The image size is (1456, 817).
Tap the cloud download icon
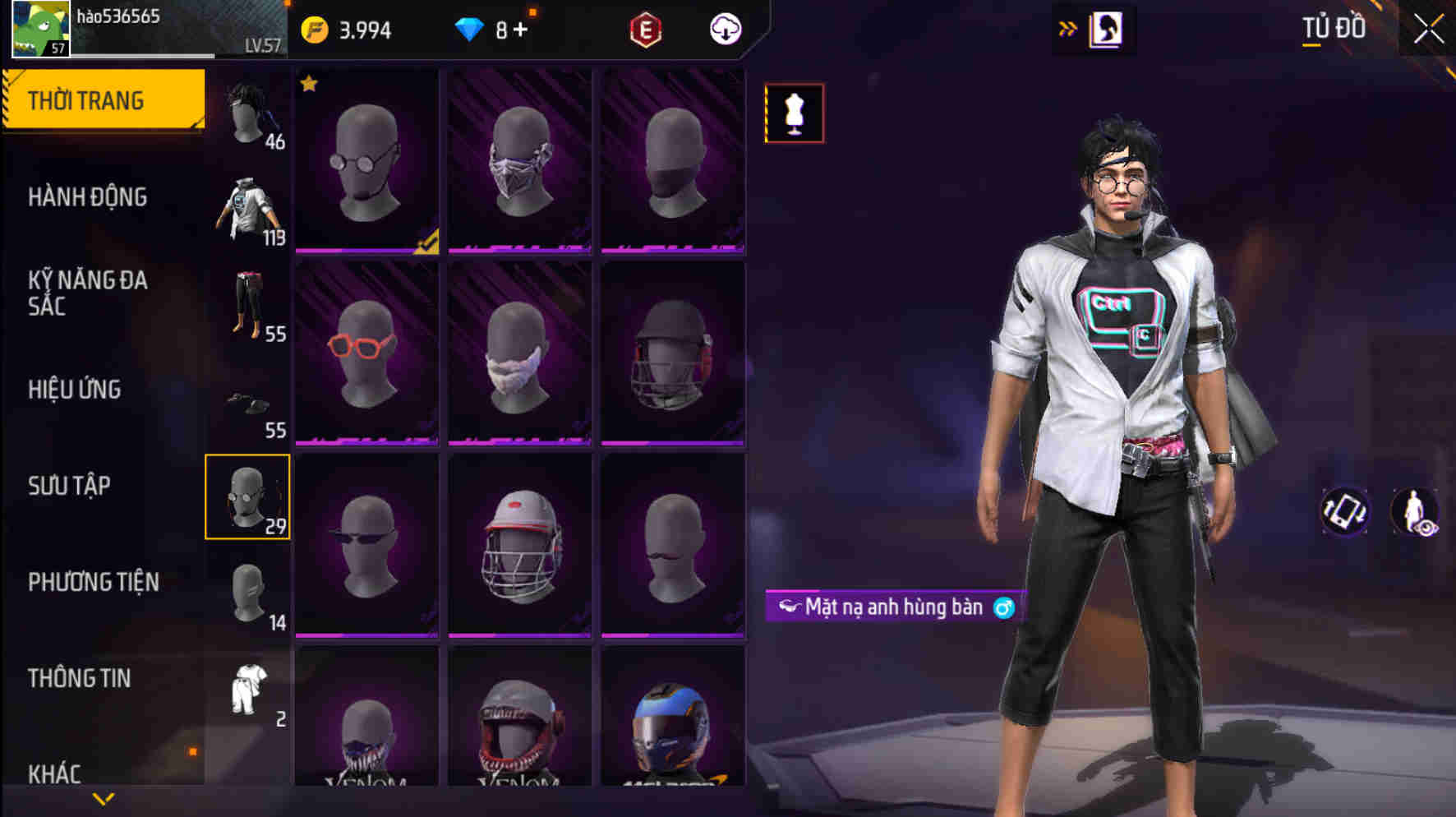point(724,31)
